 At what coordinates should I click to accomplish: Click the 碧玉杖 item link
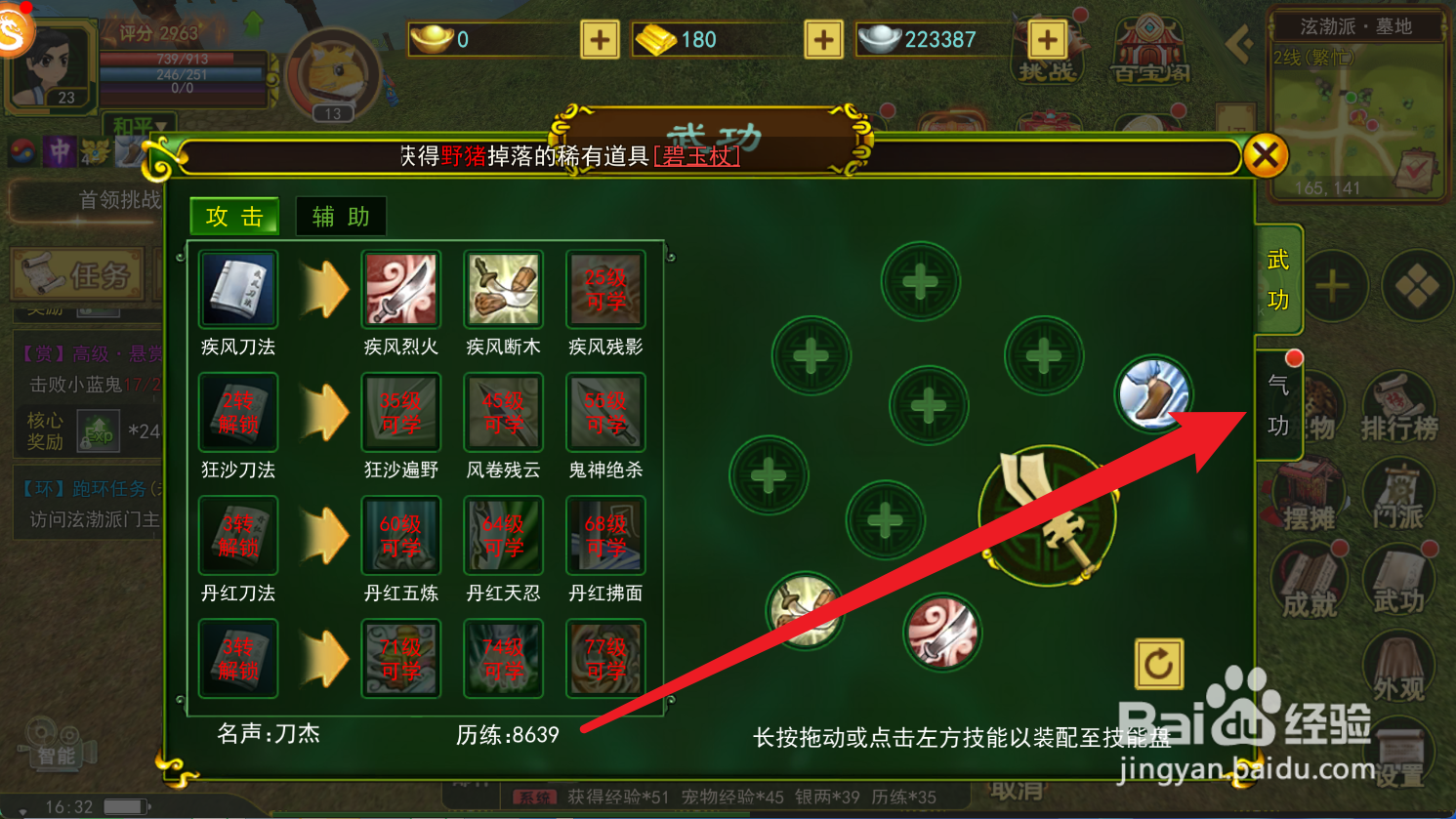697,154
